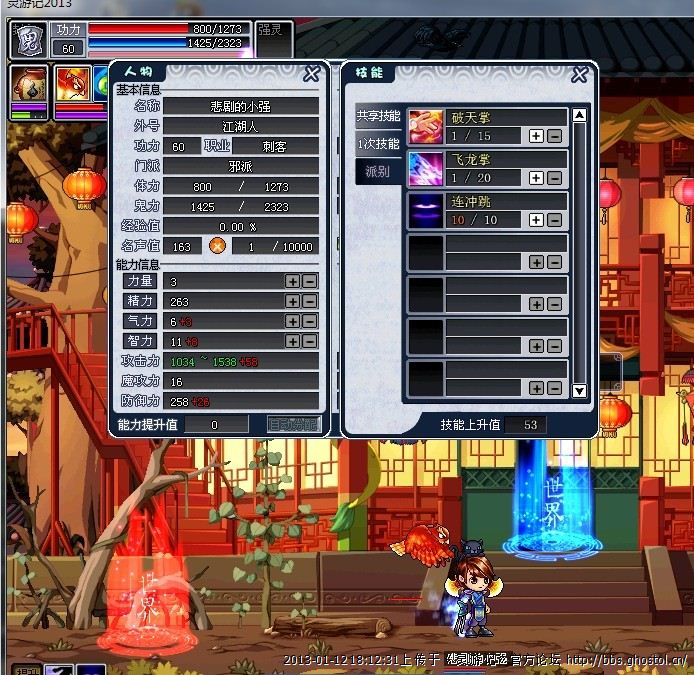
Task: Open the 1次技能 tab
Action: click(x=379, y=144)
